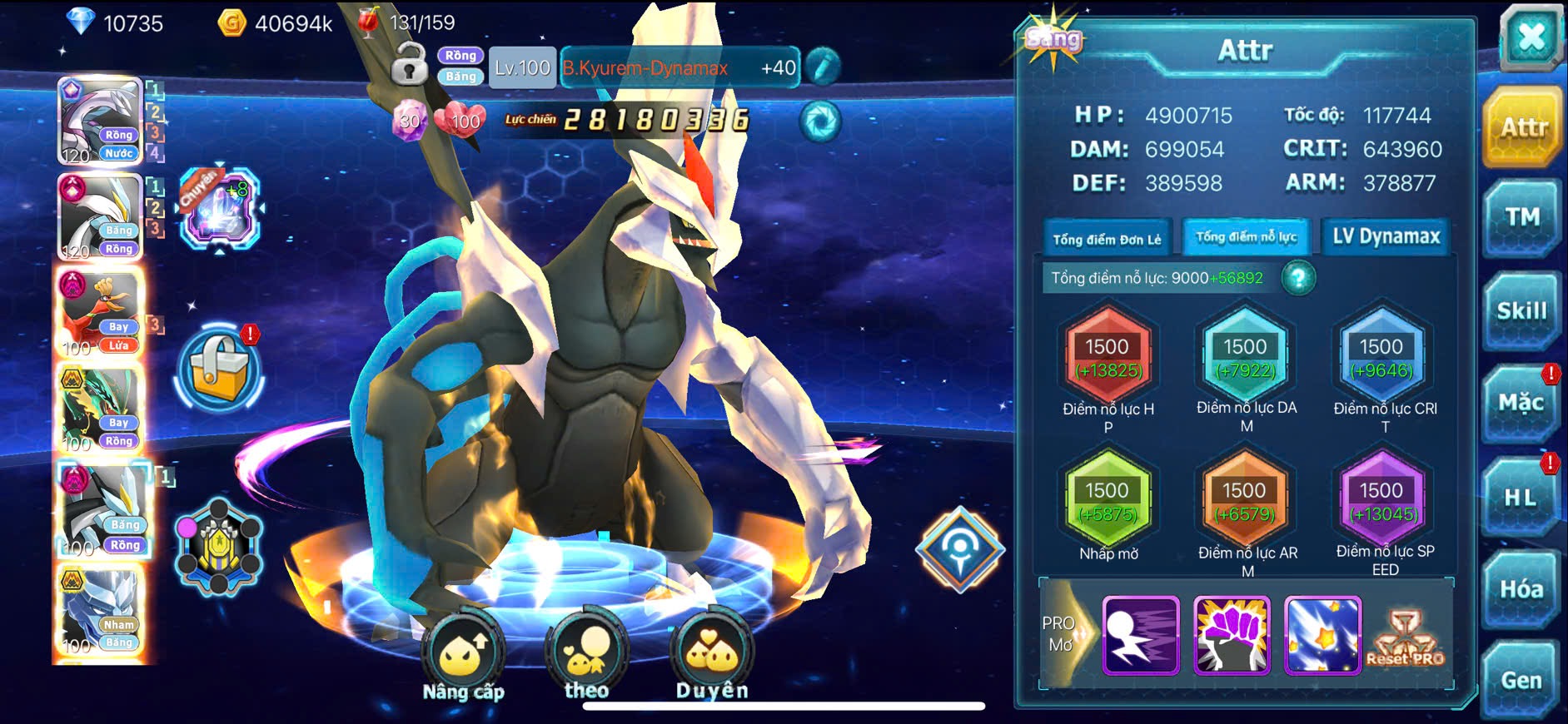Toggle the padlock lock icon
The width and height of the screenshot is (1568, 724).
409,66
